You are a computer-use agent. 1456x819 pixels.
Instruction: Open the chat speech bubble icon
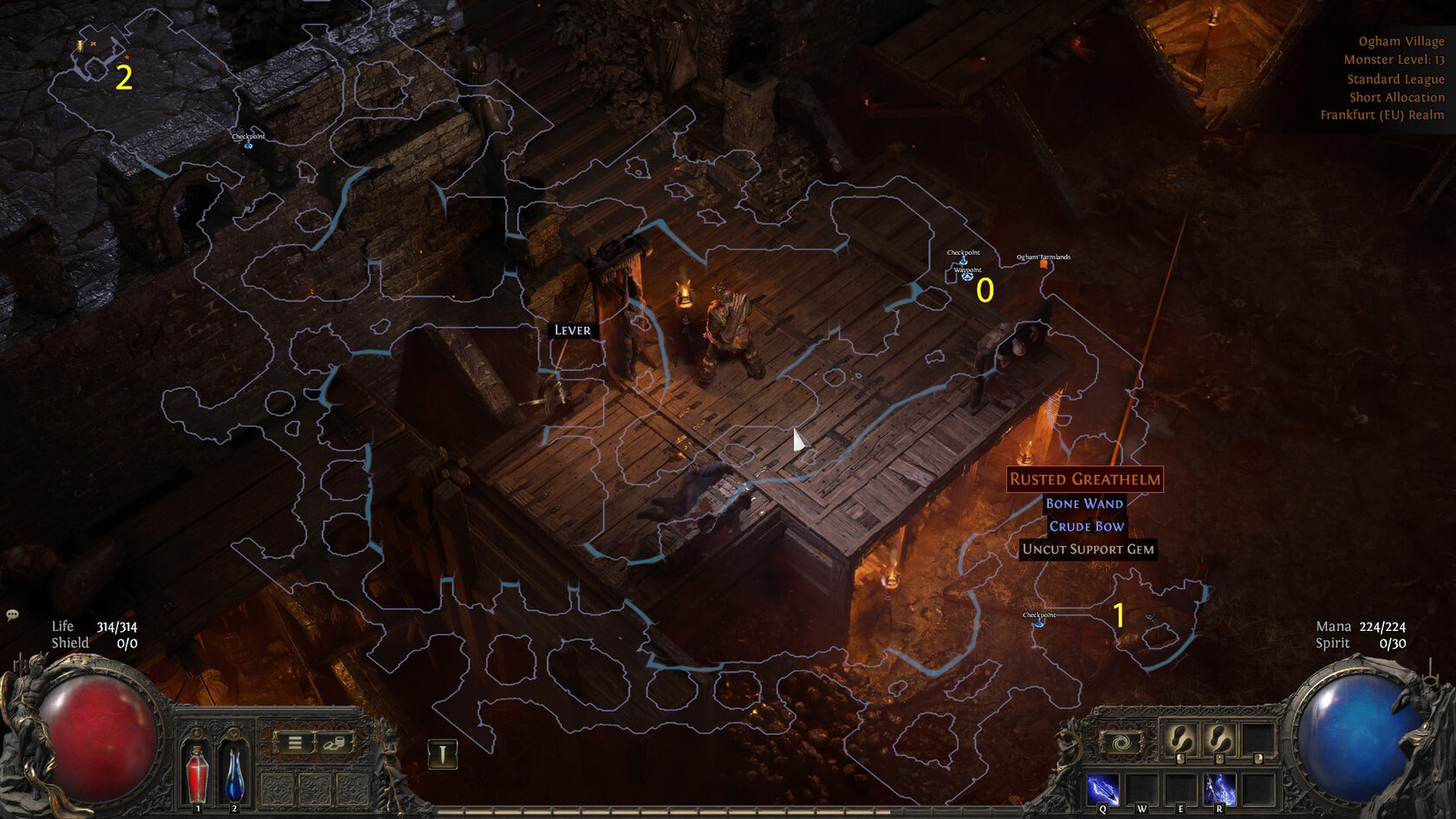pyautogui.click(x=13, y=615)
